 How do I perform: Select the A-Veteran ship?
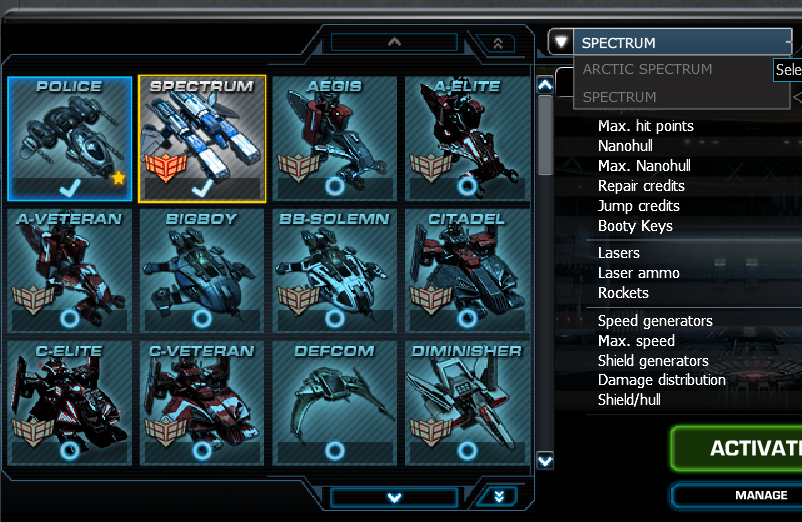click(x=70, y=270)
